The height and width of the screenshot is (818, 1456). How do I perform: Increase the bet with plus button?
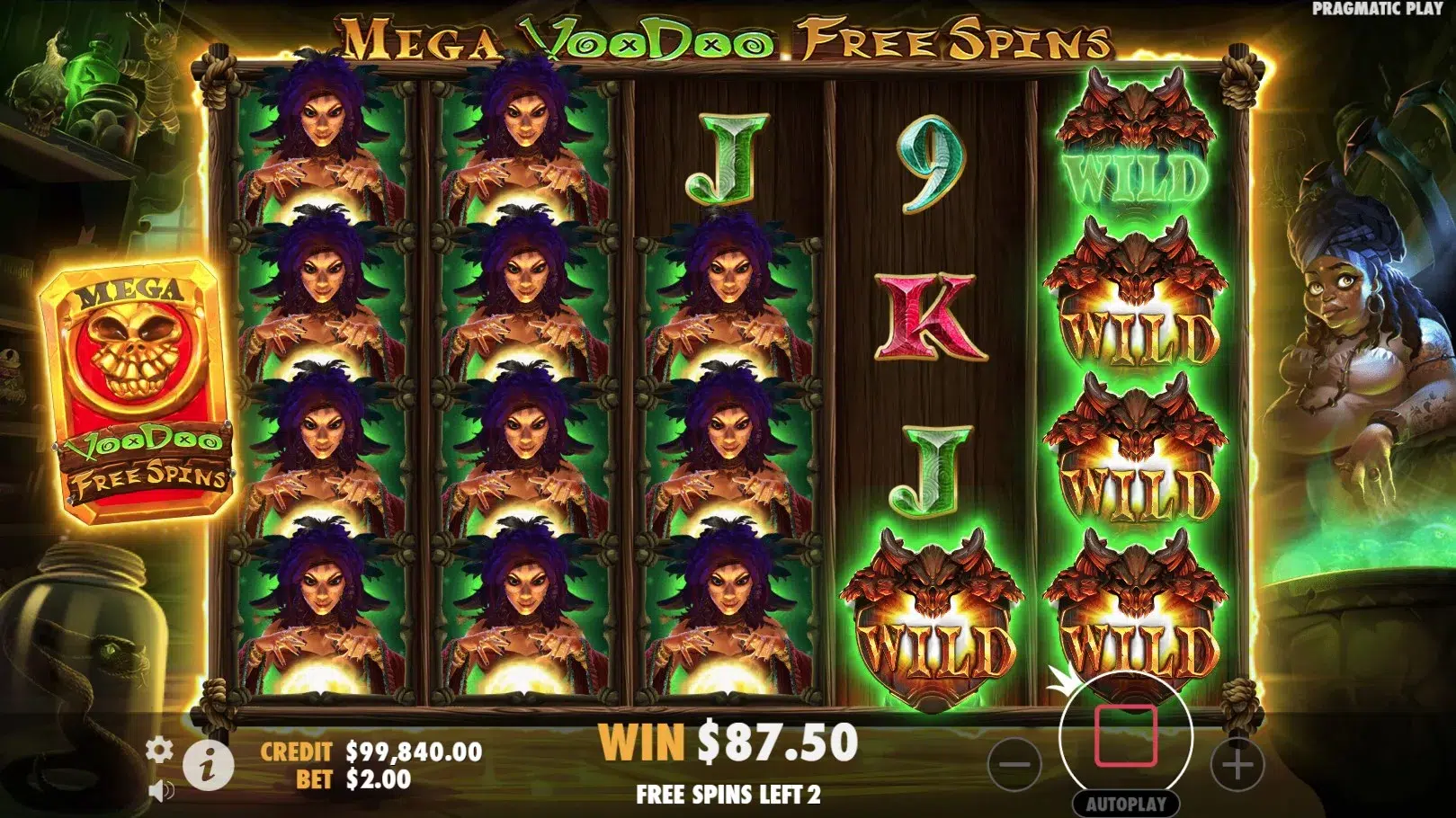(x=1237, y=765)
